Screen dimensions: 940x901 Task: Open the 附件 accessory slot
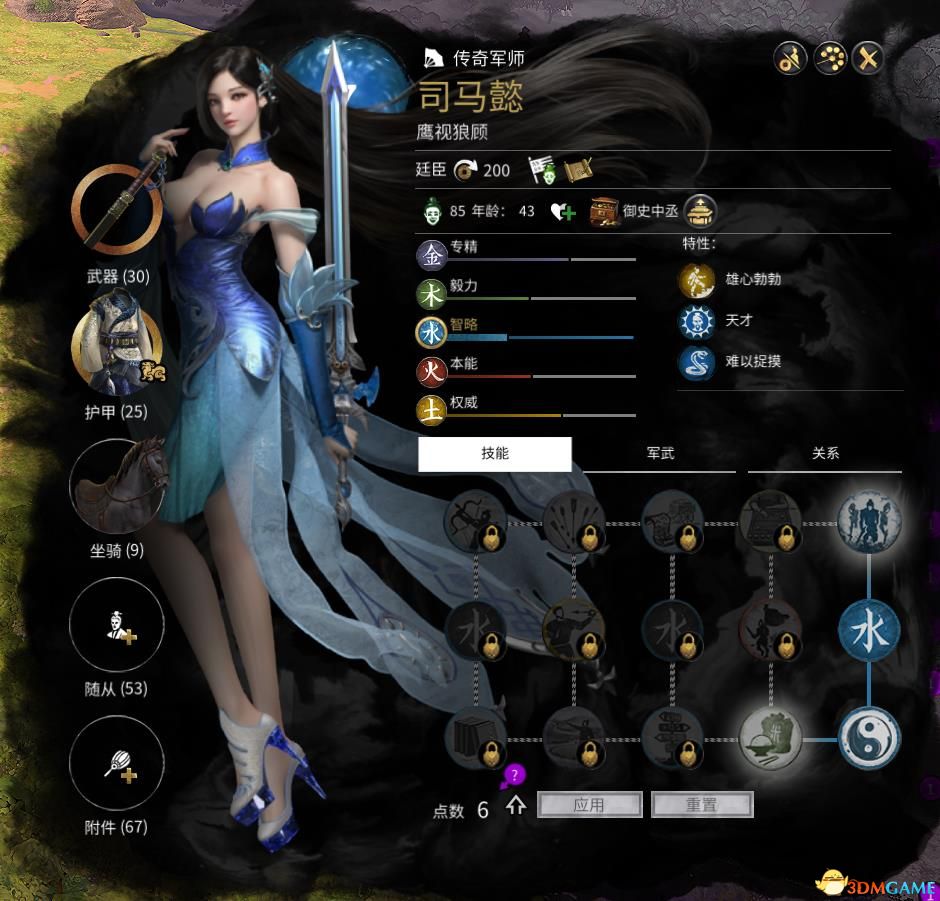point(117,763)
